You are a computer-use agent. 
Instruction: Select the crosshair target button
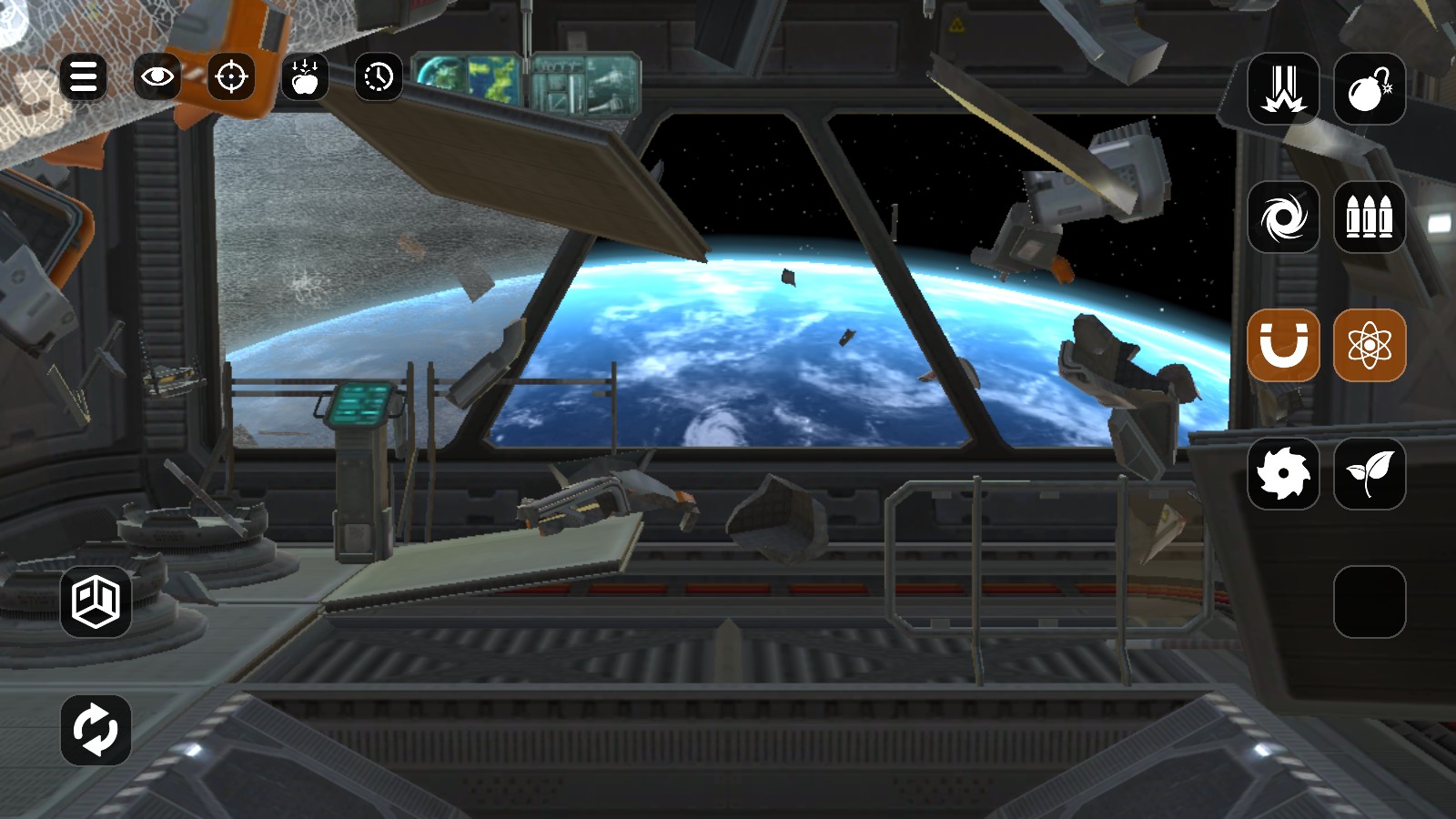[231, 76]
